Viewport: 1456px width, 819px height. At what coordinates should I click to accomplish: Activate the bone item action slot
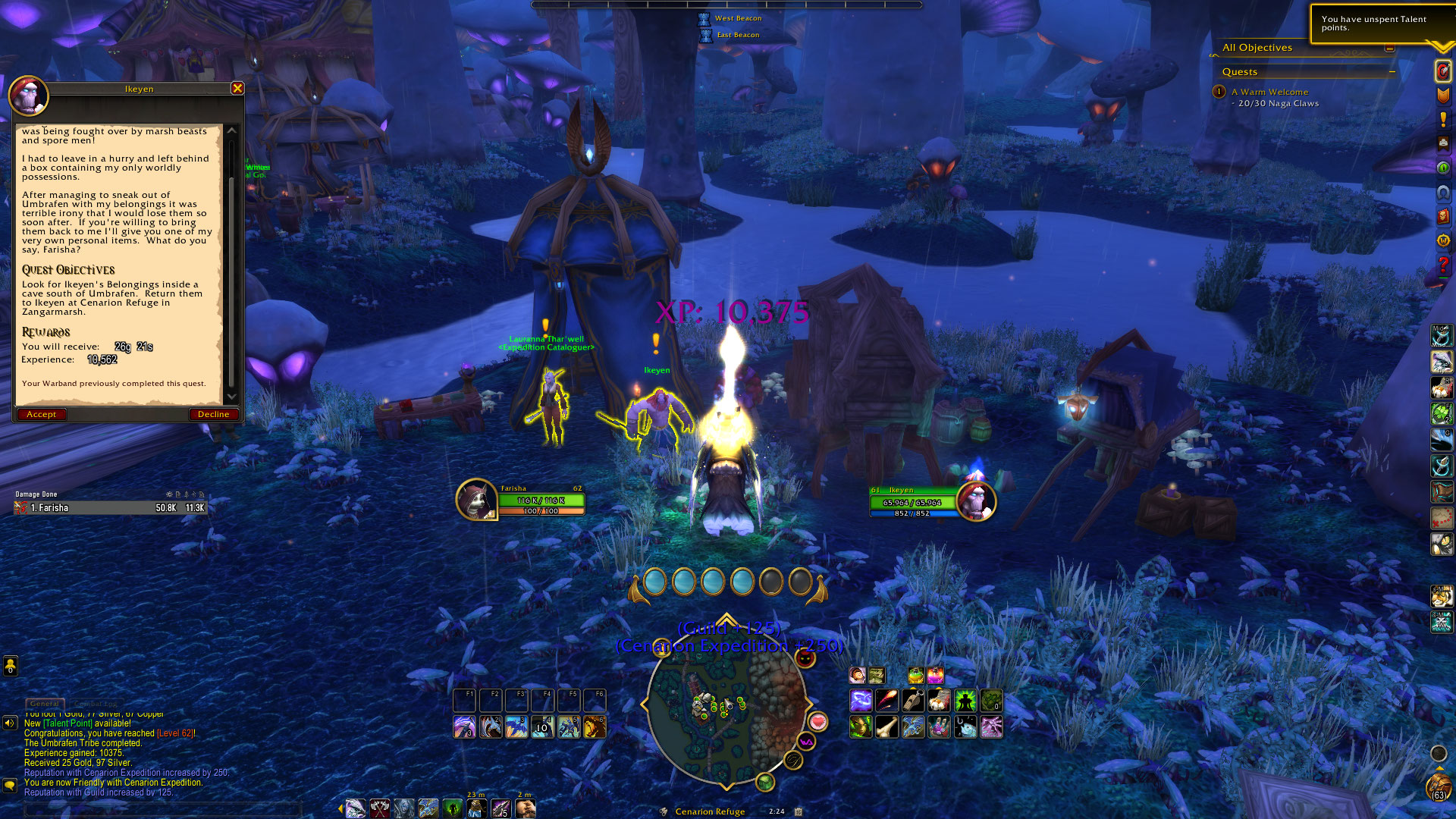[x=886, y=727]
